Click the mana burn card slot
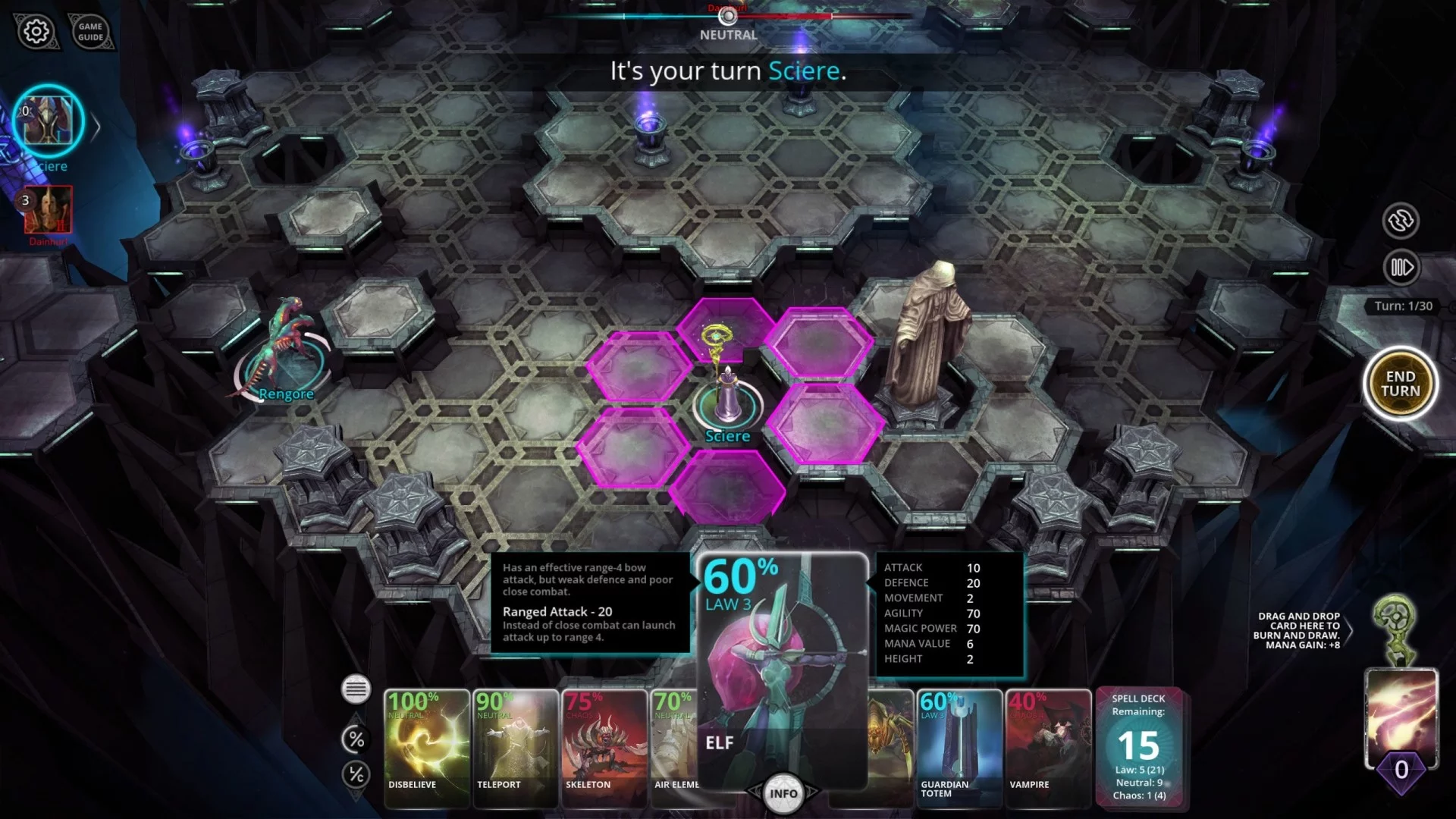 click(x=1401, y=717)
